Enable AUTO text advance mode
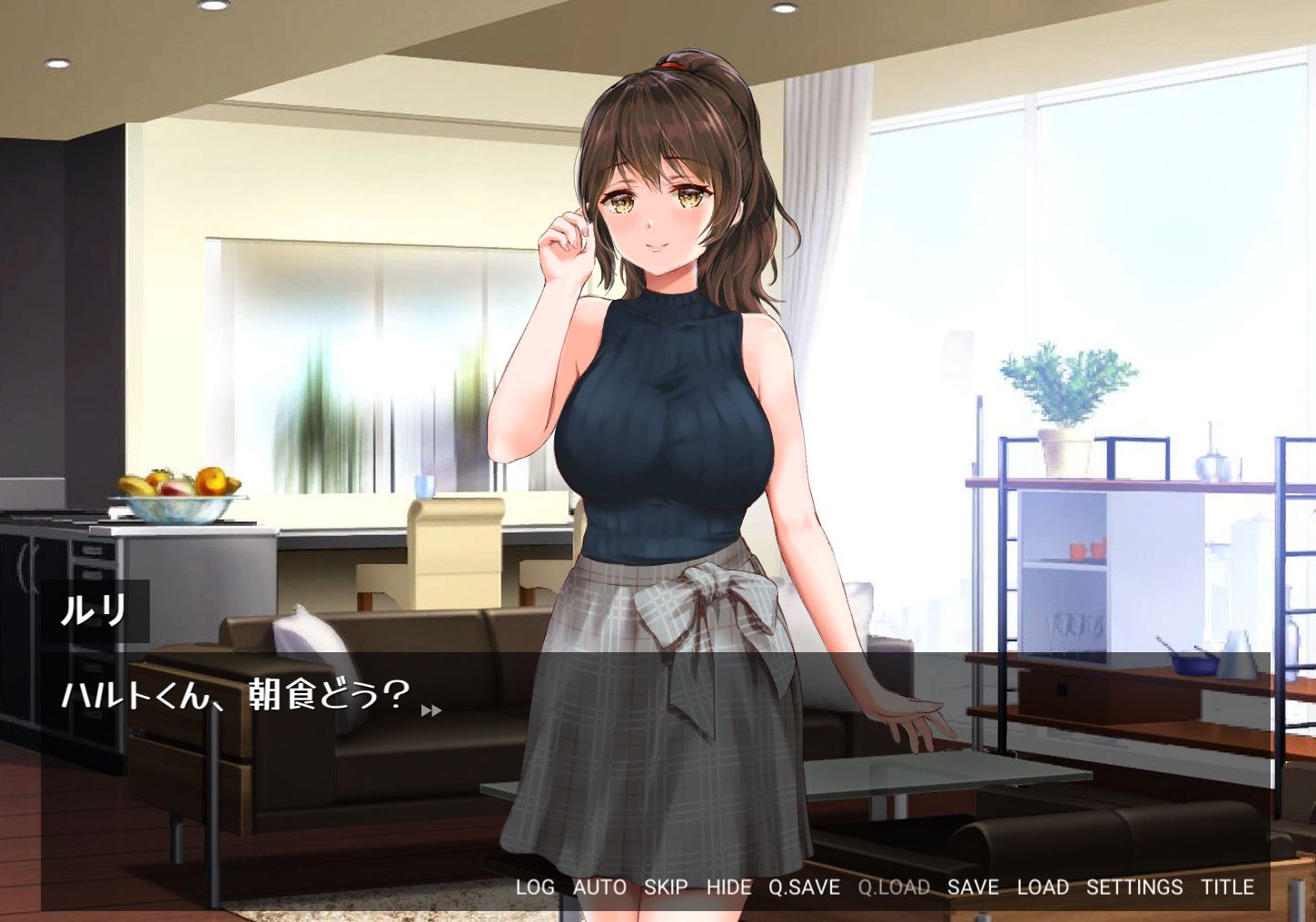 (598, 887)
